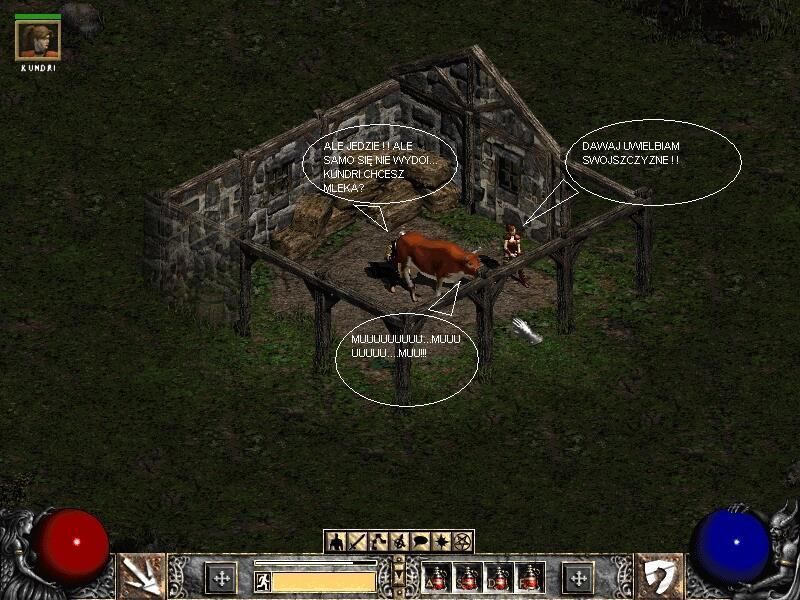Open the game menu pentagram icon

click(x=462, y=542)
